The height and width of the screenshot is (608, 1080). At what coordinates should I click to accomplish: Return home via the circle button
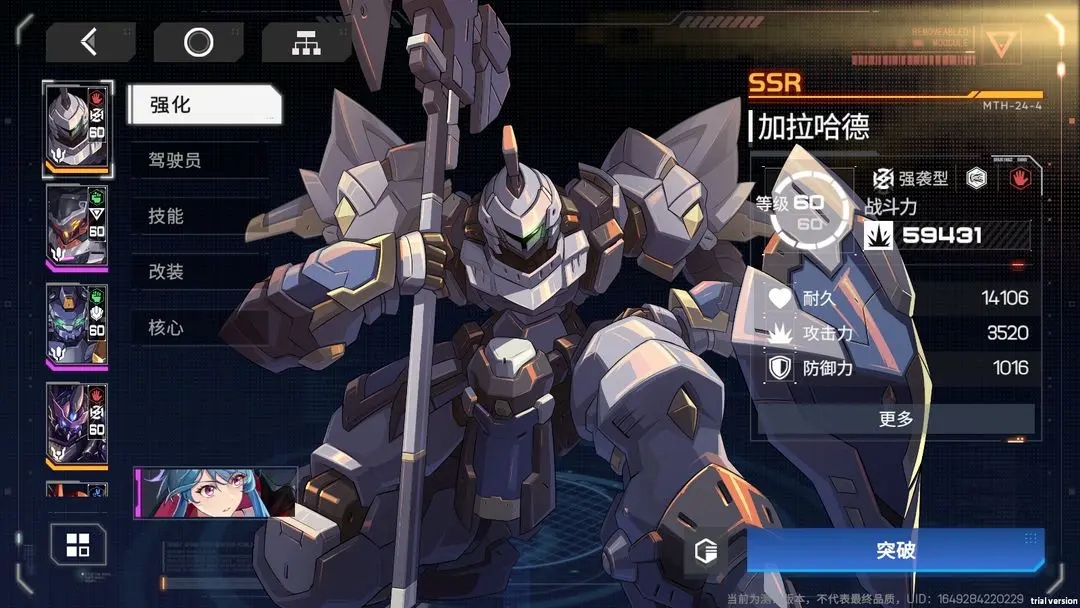(x=198, y=42)
